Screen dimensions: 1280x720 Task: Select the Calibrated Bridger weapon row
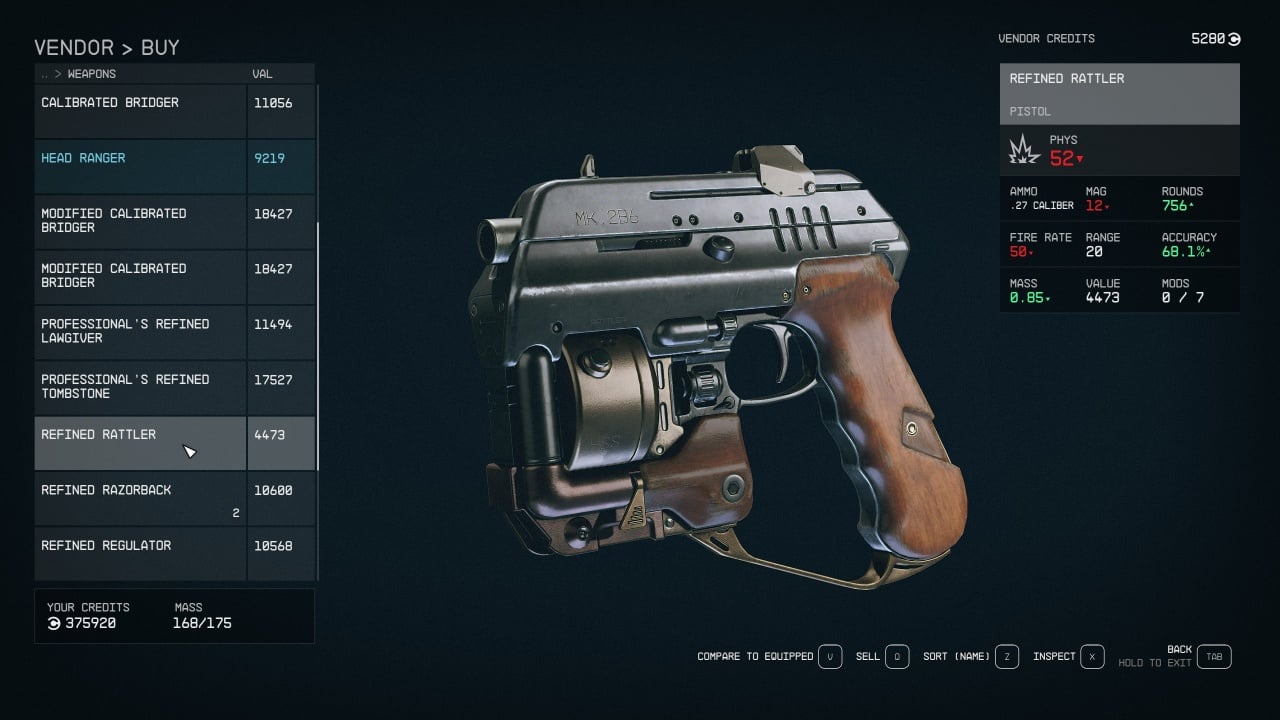point(140,110)
